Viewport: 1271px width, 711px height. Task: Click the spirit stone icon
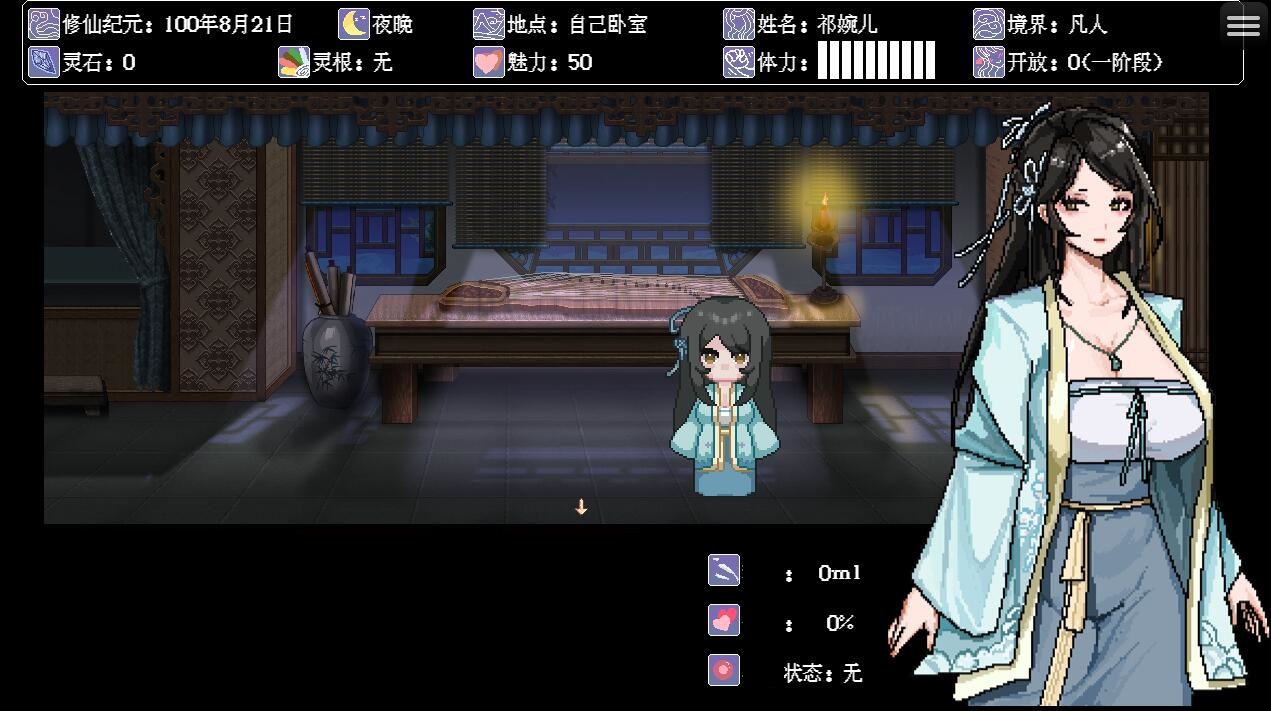point(43,62)
